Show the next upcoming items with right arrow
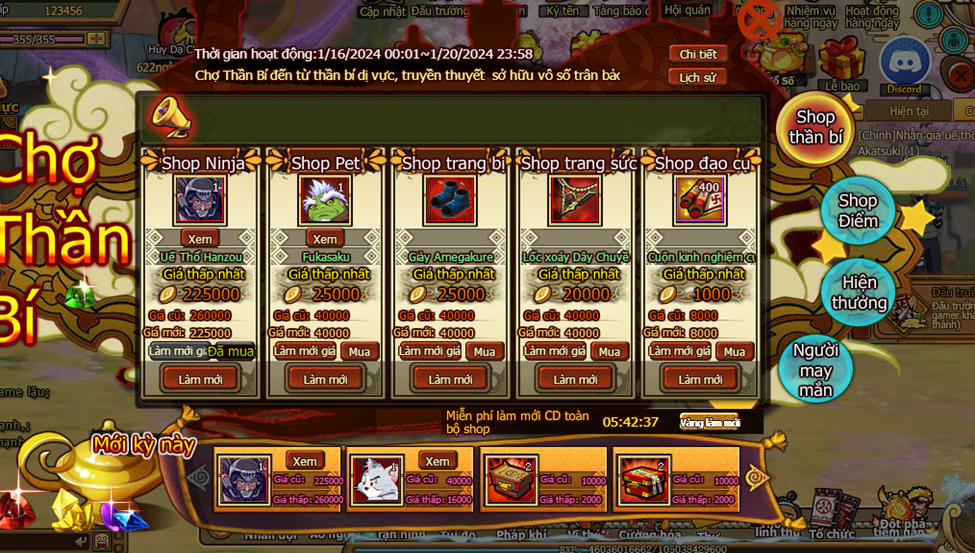 [x=756, y=479]
